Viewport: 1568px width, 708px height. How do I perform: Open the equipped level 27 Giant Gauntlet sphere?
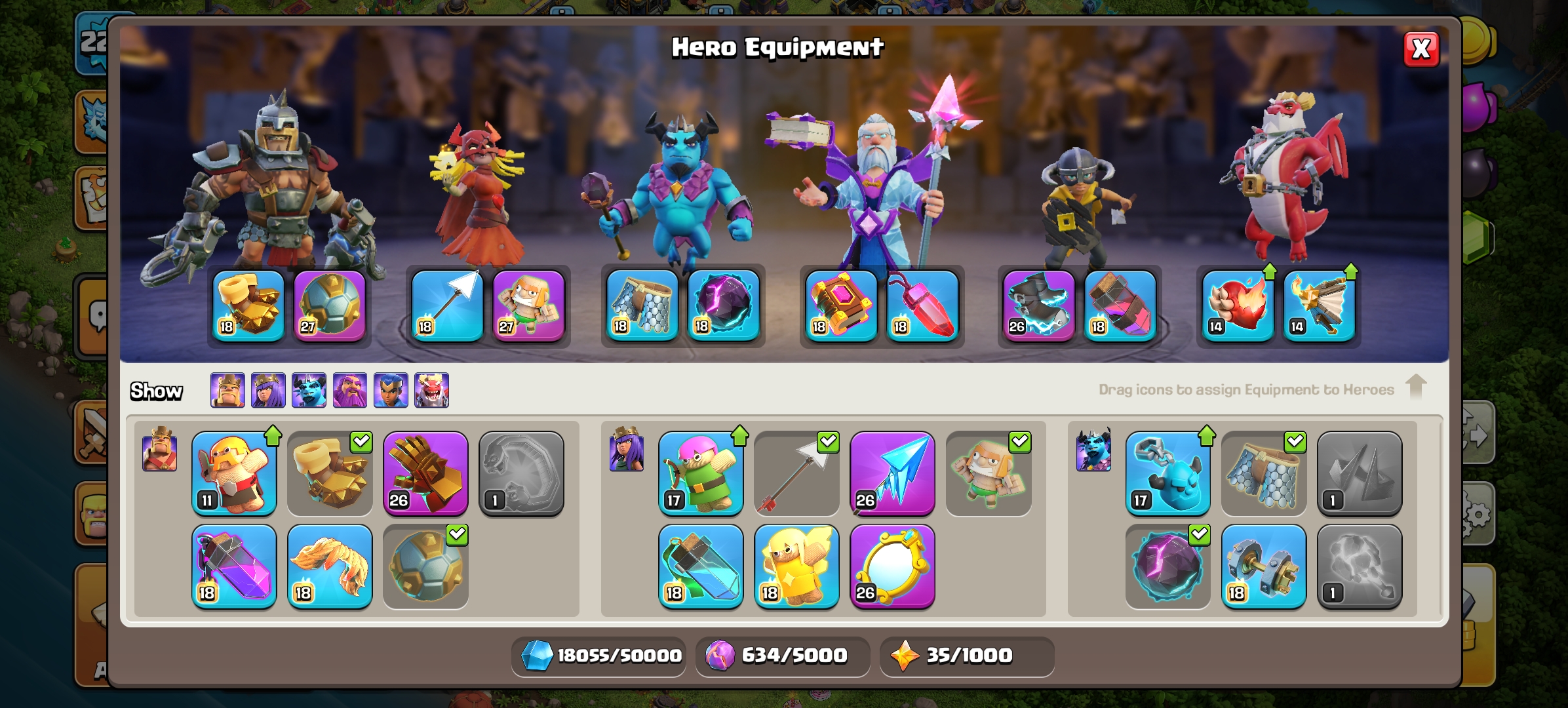click(329, 305)
